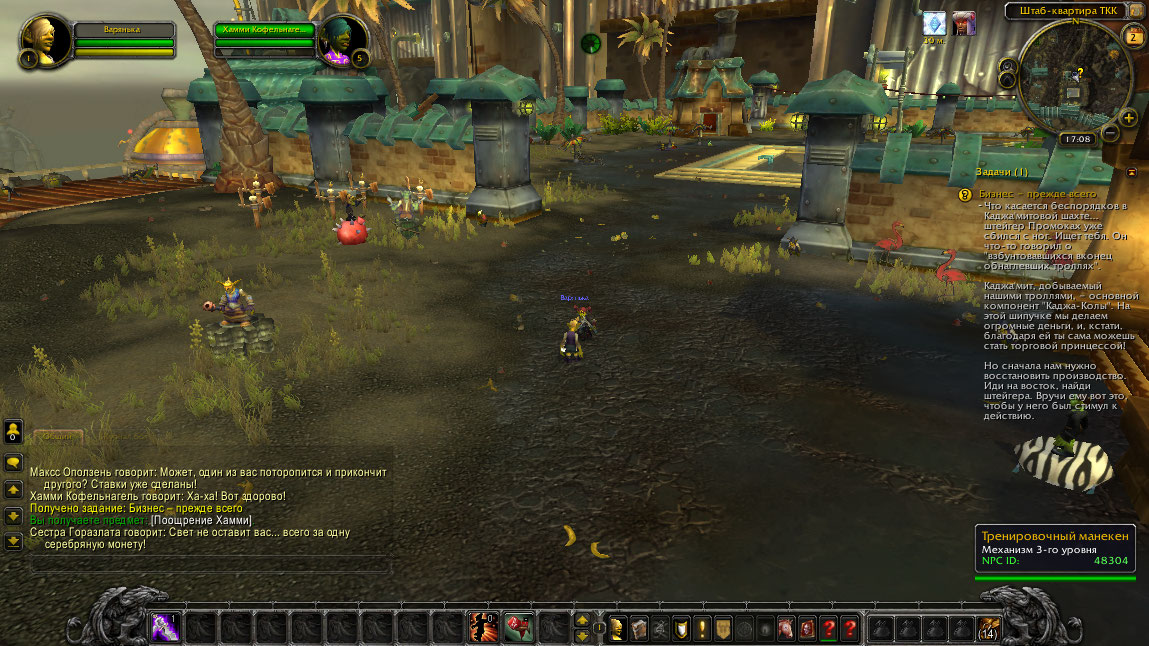The height and width of the screenshot is (646, 1149).
Task: Use the red punch ability icon
Action: coord(484,627)
